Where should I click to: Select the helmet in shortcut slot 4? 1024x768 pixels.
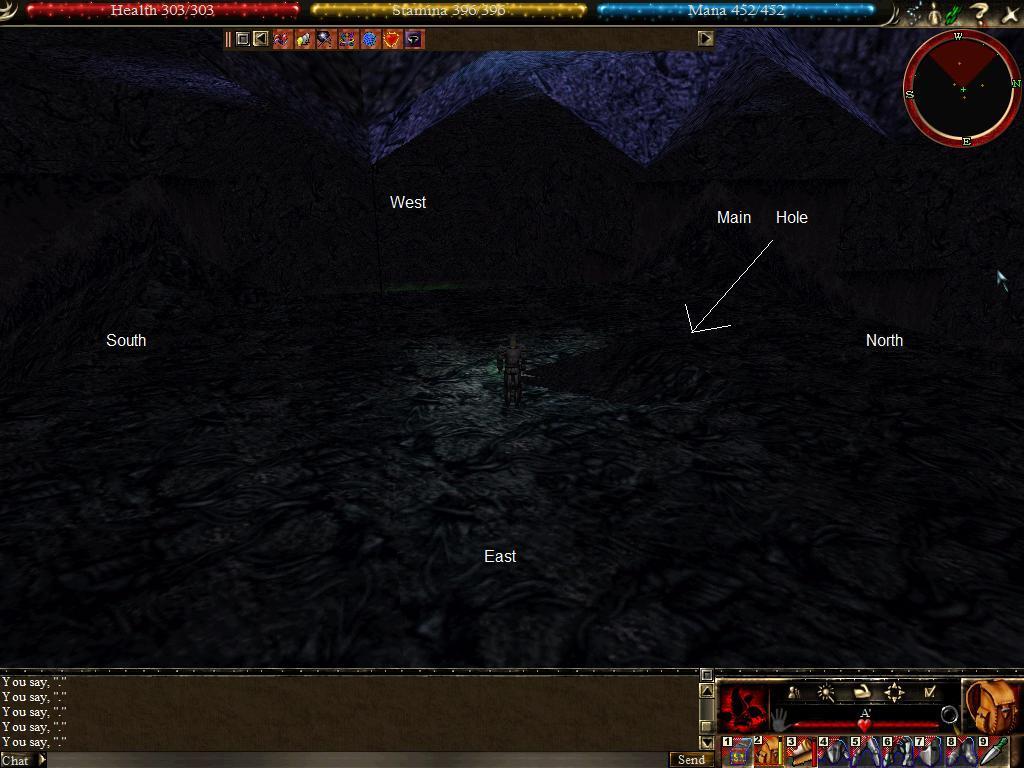coord(834,751)
